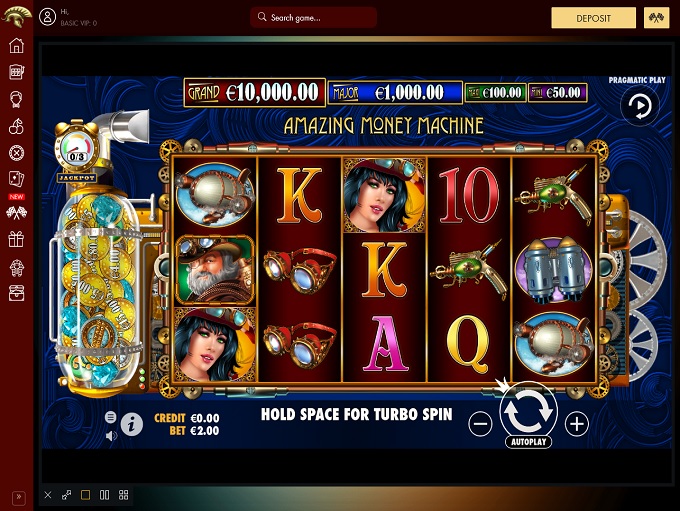Open the treasure chest icon in sidebar
The image size is (680, 511).
tap(16, 292)
